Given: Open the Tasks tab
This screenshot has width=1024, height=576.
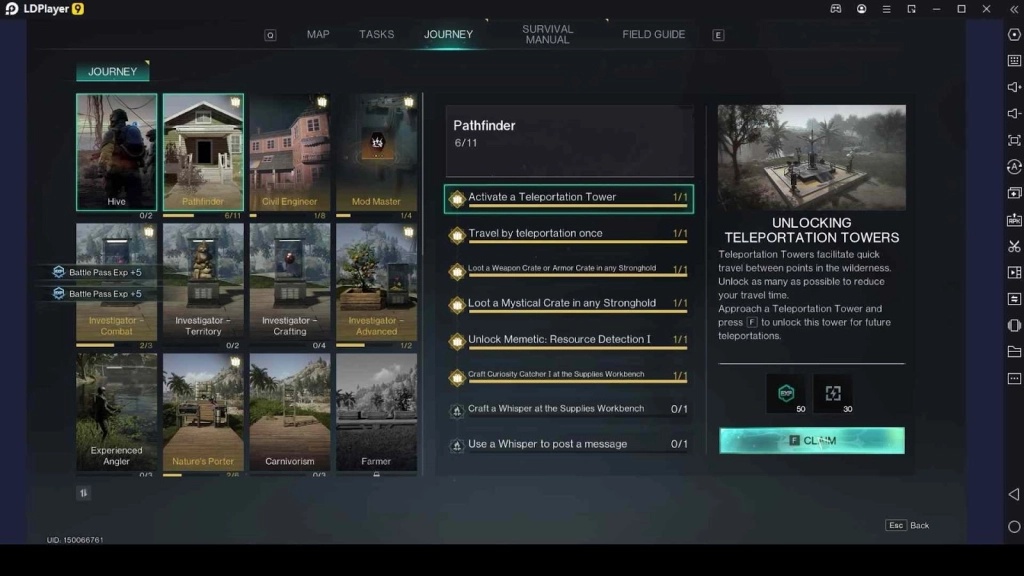Looking at the screenshot, I should (377, 34).
